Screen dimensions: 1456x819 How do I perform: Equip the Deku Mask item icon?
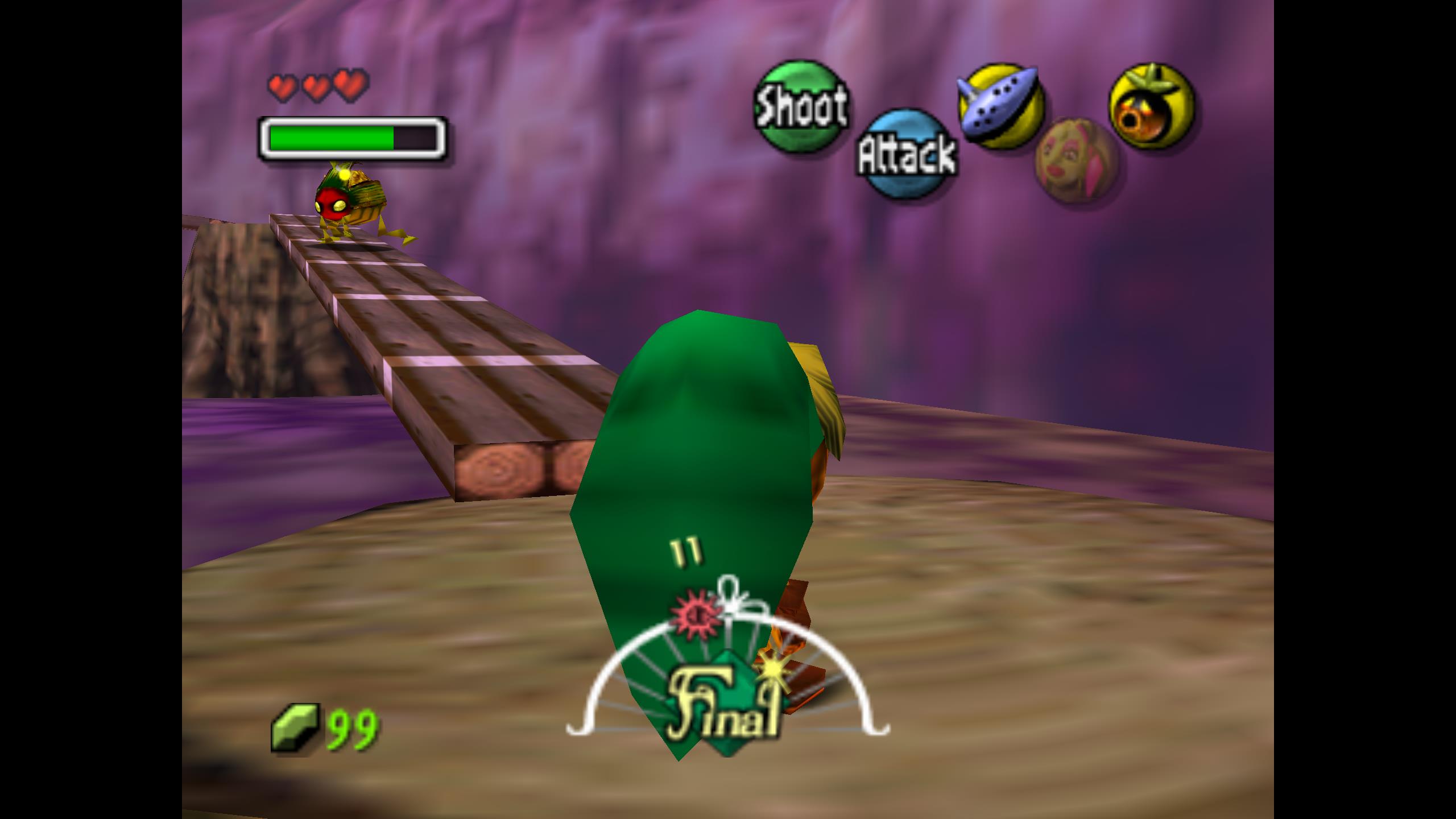click(1152, 107)
